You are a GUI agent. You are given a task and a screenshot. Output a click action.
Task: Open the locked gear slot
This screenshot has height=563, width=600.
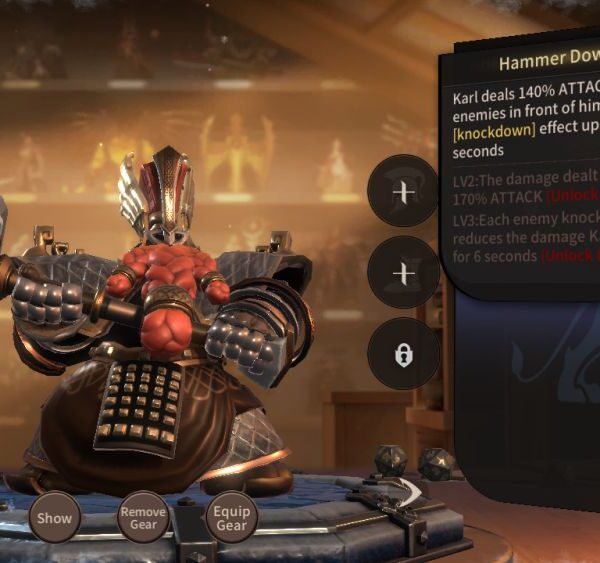[403, 354]
